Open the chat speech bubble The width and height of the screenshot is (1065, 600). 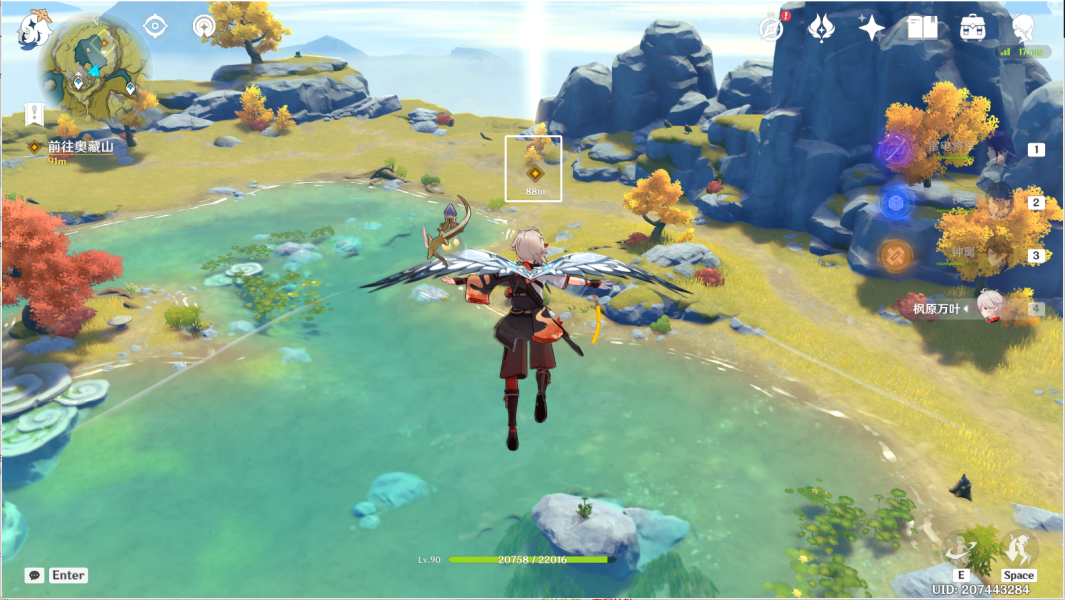(x=35, y=575)
